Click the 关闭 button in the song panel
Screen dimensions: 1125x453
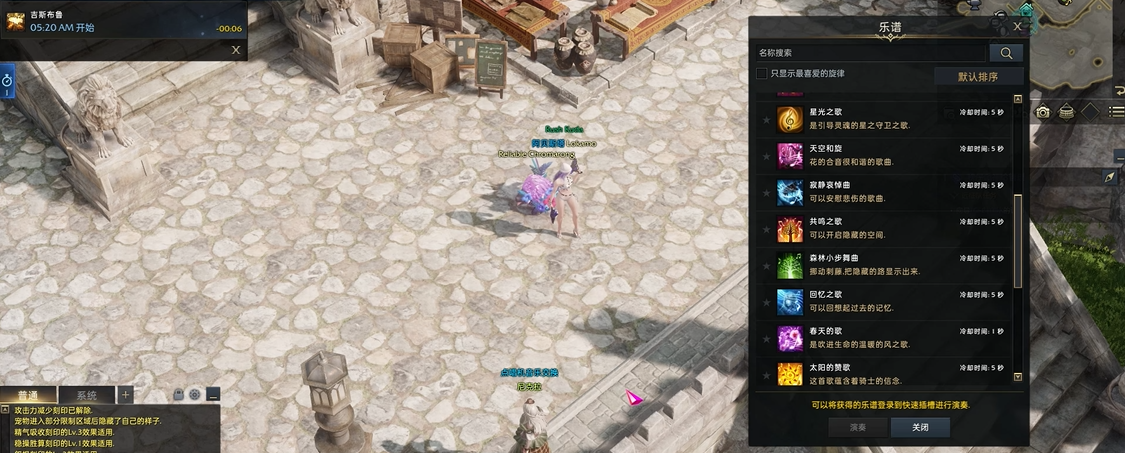(x=920, y=427)
